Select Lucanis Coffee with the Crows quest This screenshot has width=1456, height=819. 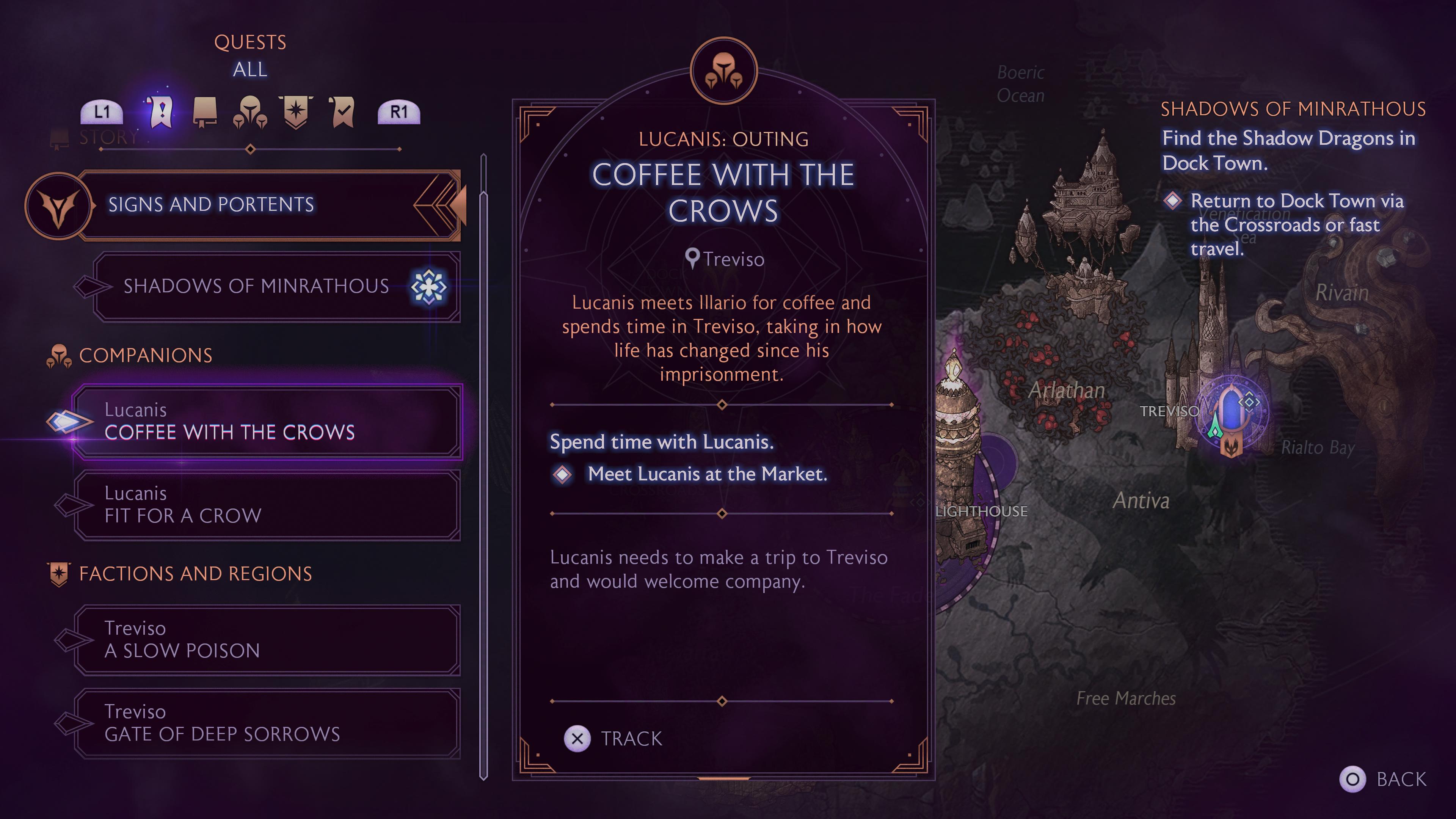click(266, 422)
